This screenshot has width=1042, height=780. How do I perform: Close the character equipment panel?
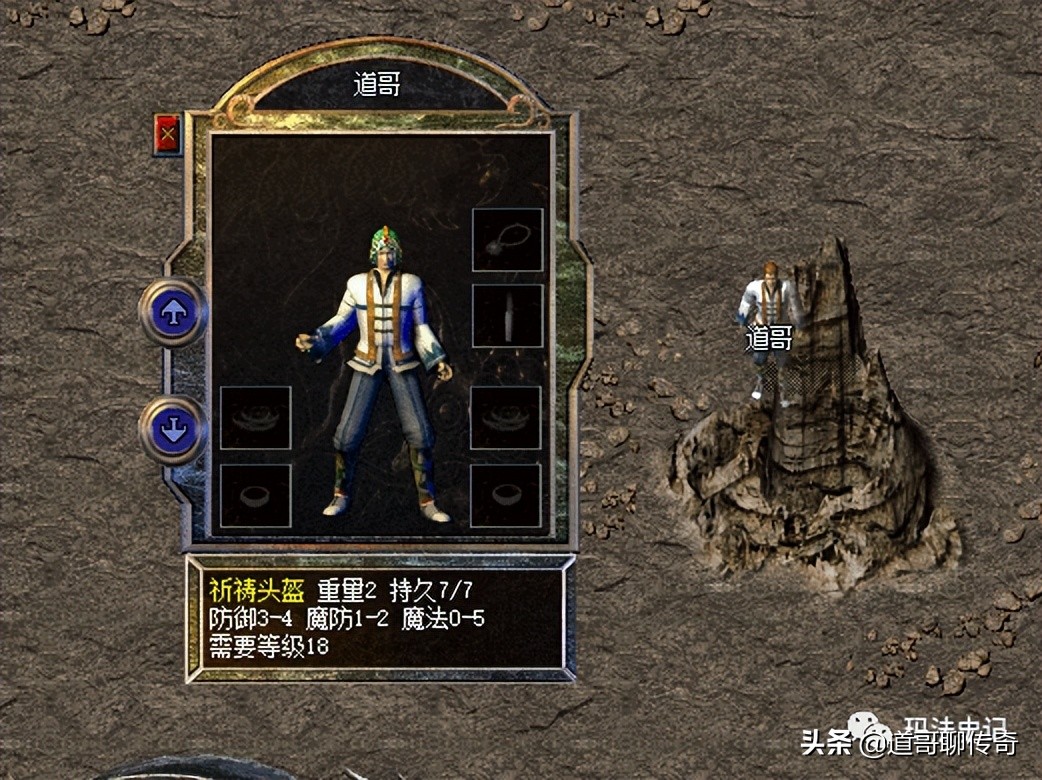pos(167,133)
